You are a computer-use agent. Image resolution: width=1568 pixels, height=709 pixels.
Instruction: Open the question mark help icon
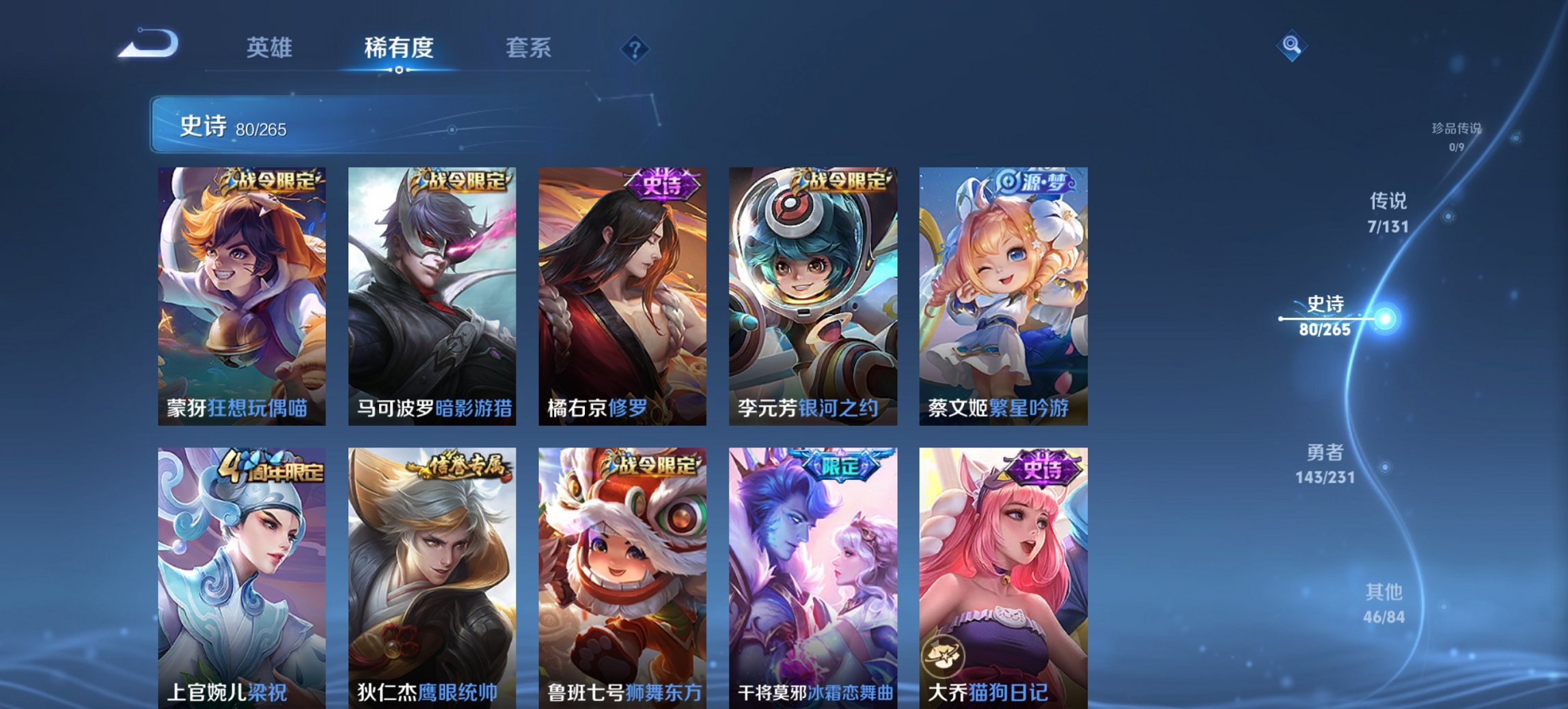(635, 48)
